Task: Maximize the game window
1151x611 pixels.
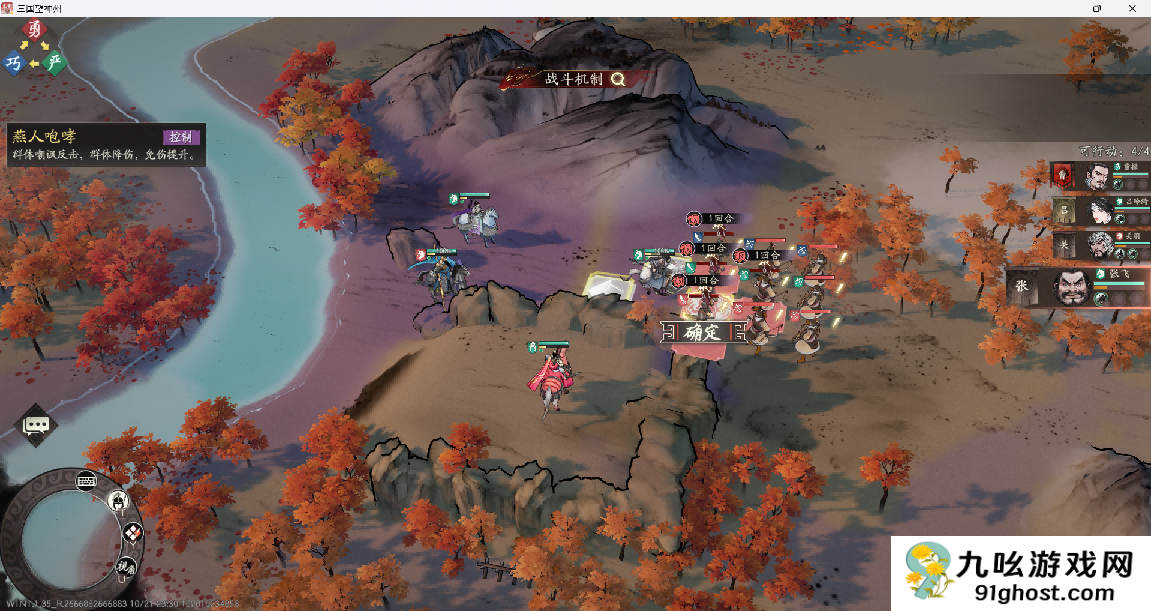Action: [1097, 8]
